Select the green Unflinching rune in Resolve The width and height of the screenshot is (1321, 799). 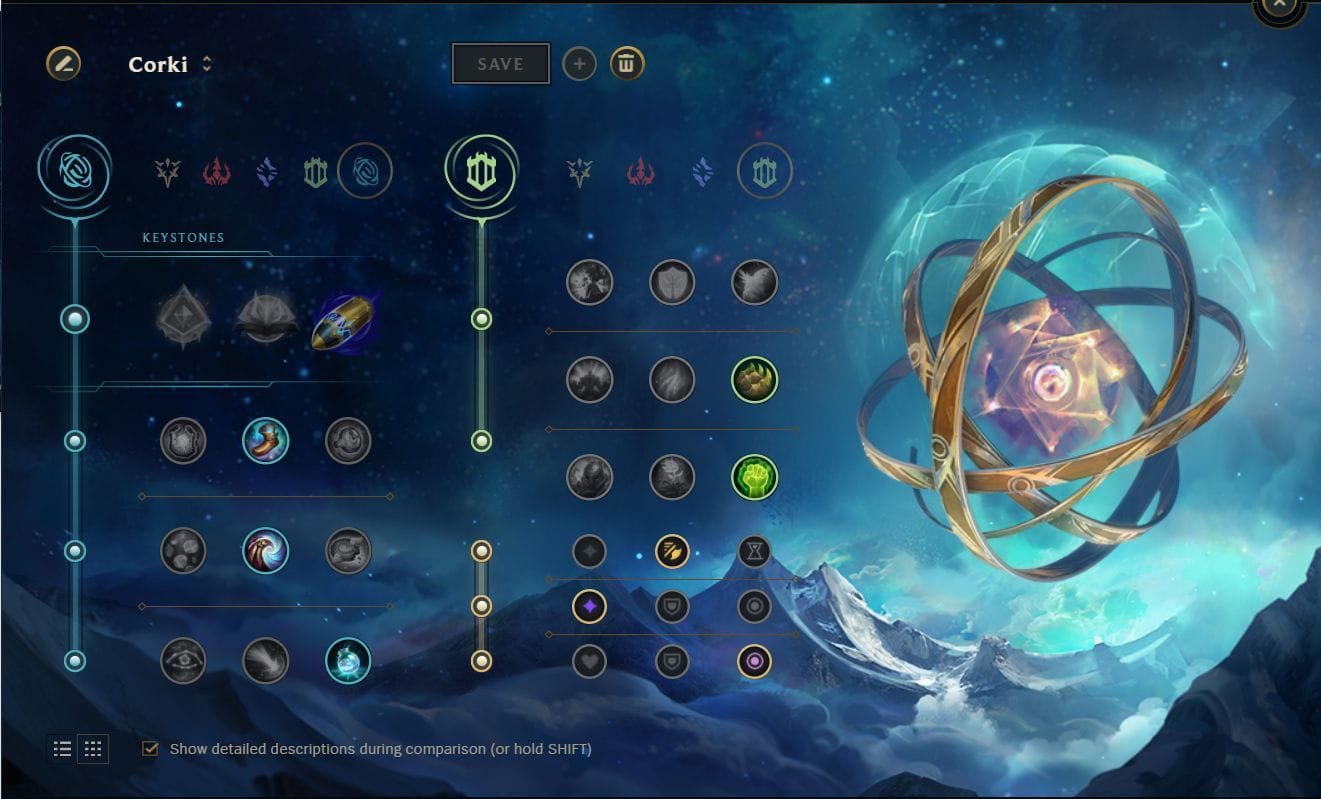755,476
